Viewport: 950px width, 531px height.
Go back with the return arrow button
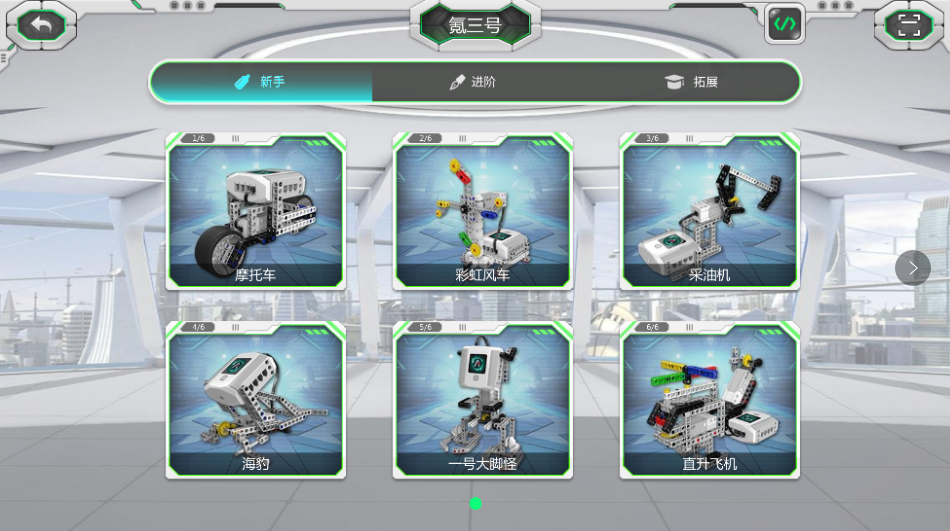click(41, 25)
